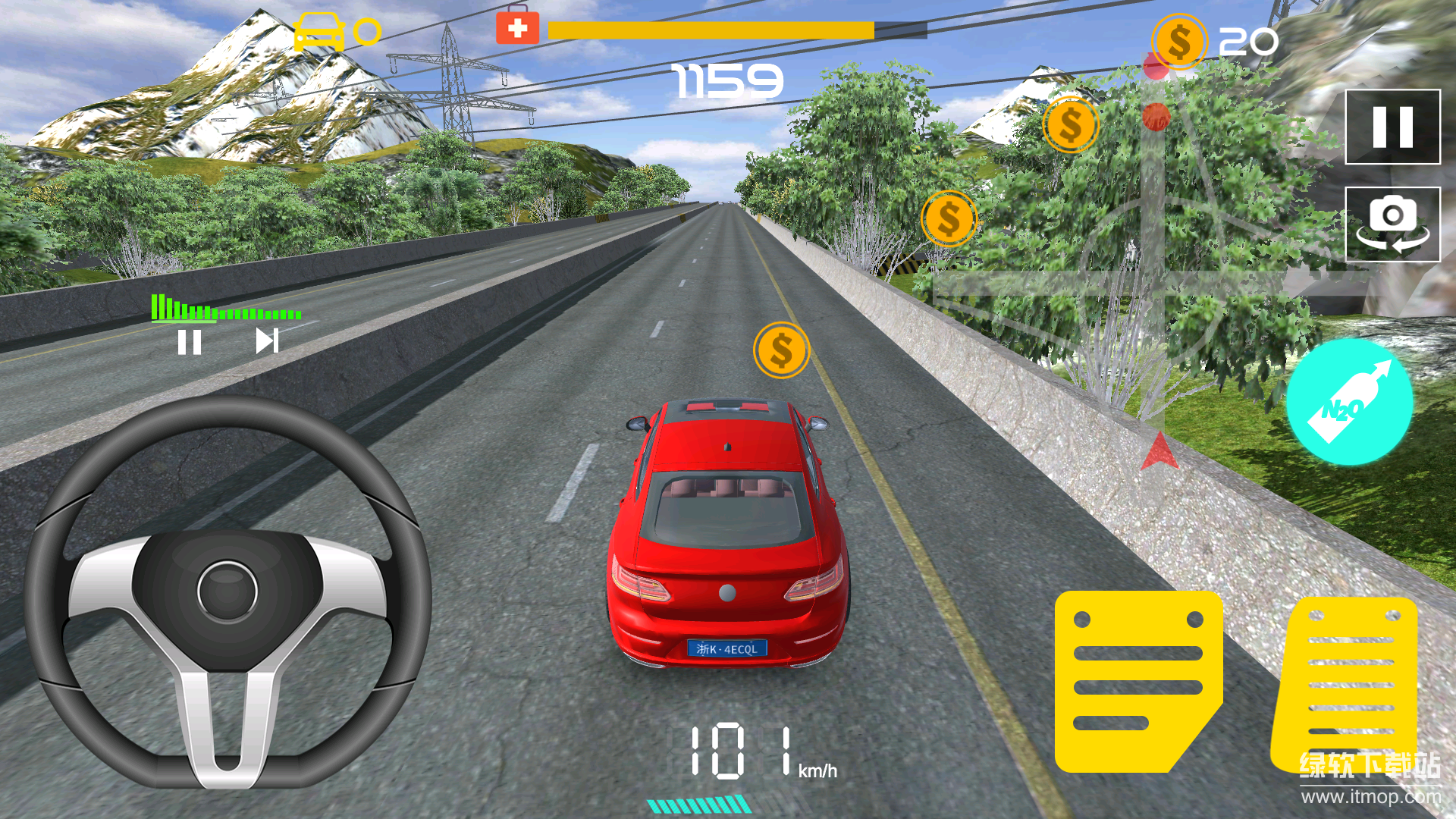Activate the N2O nitro boost
This screenshot has width=1456, height=819.
point(1349,402)
